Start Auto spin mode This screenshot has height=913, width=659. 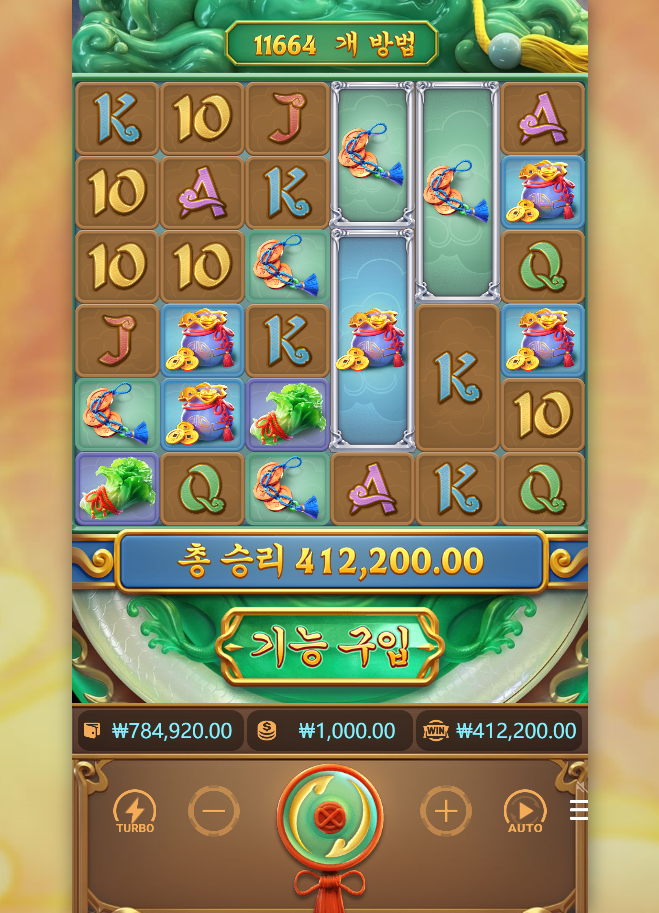pyautogui.click(x=525, y=811)
